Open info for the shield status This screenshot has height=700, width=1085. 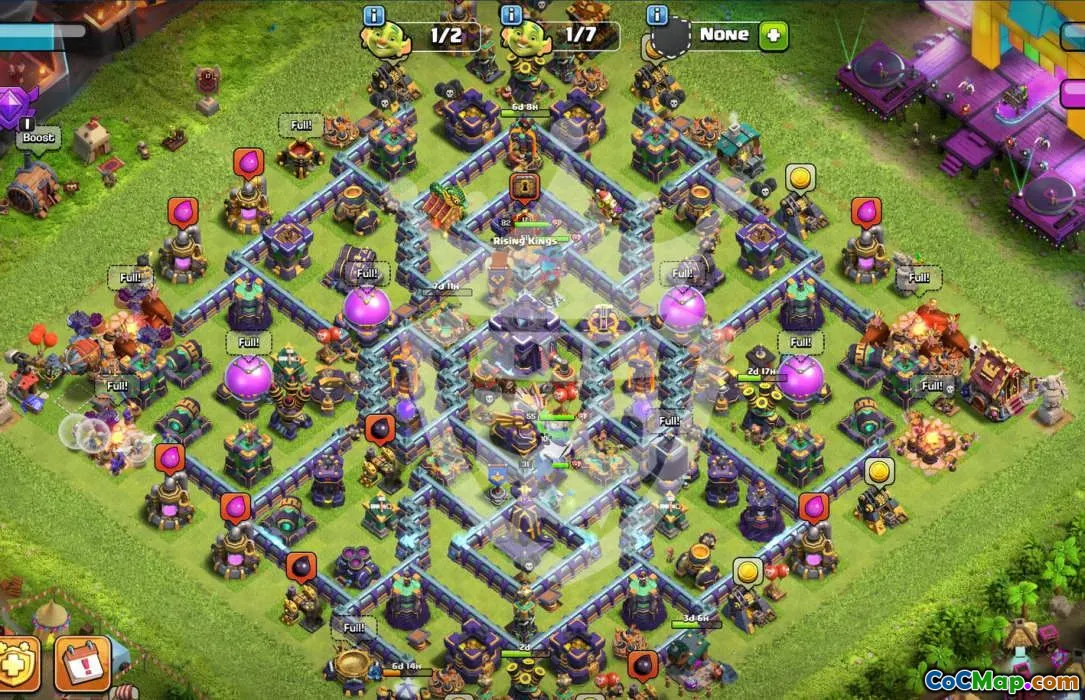tap(657, 16)
